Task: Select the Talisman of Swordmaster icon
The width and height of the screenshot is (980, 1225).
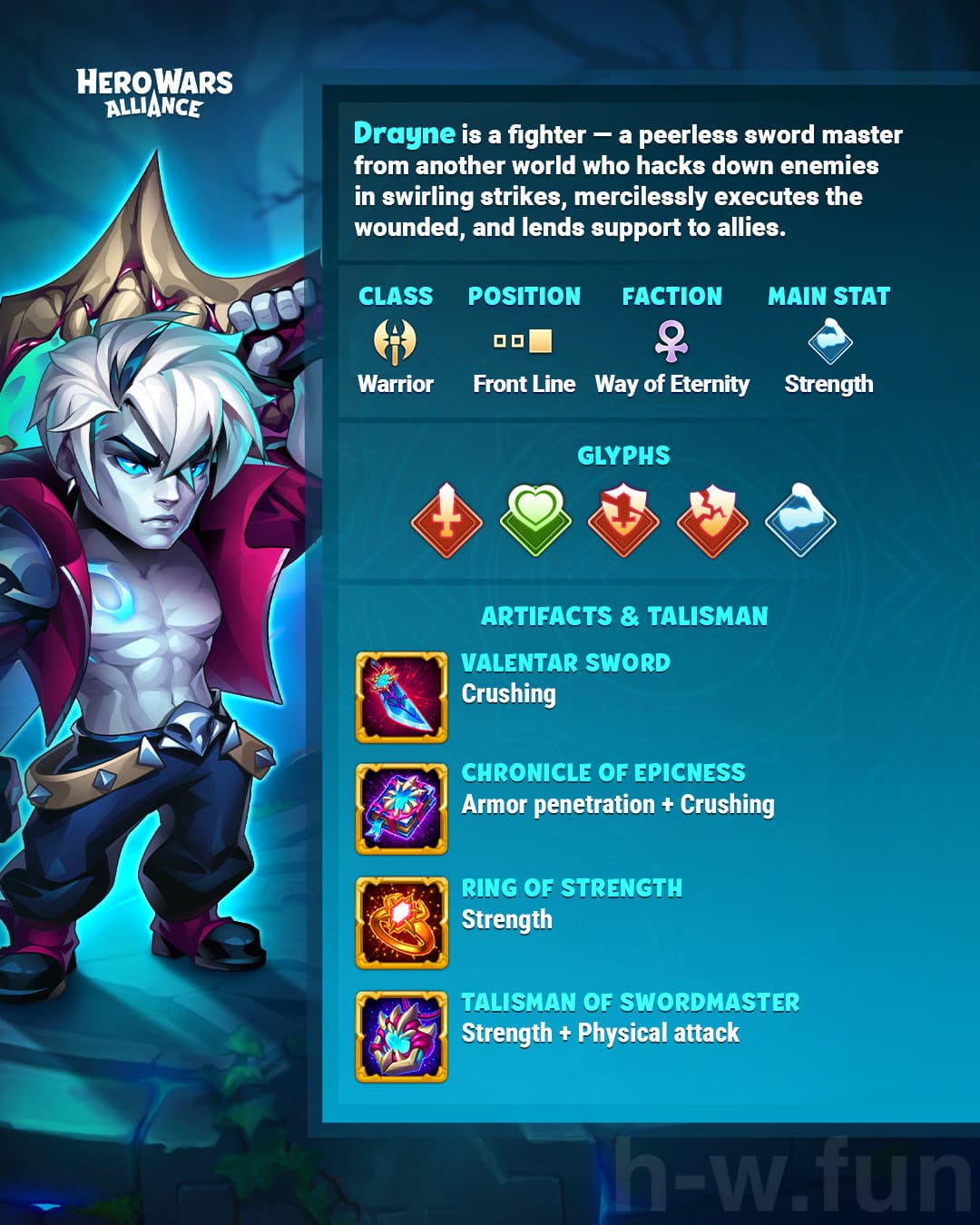Action: point(401,1036)
